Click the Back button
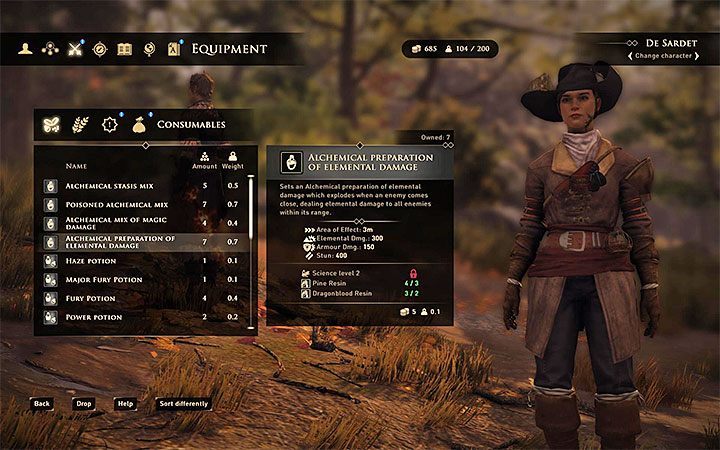The height and width of the screenshot is (450, 720). [41, 404]
